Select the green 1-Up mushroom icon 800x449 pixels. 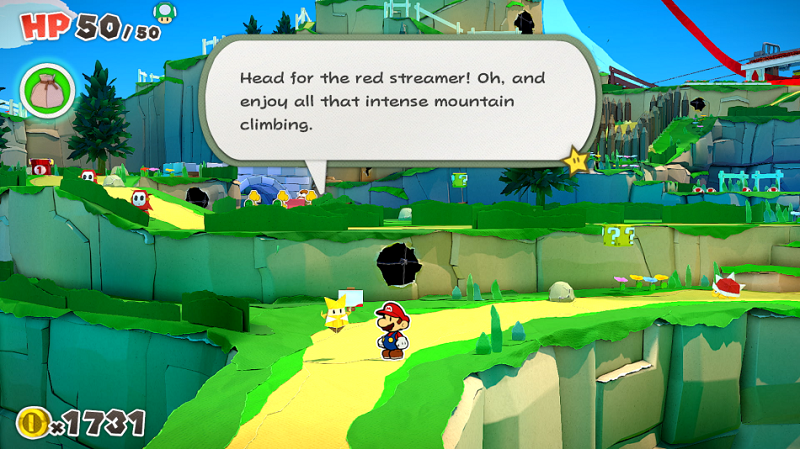click(x=162, y=12)
